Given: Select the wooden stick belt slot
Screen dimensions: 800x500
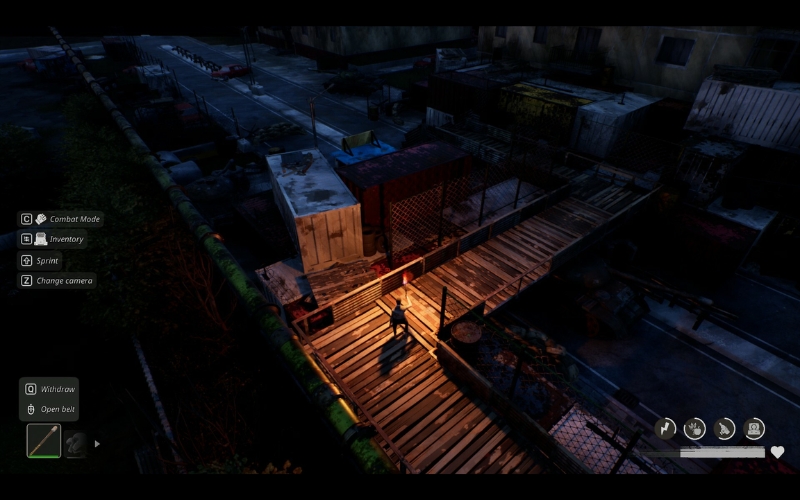Looking at the screenshot, I should coord(43,441).
